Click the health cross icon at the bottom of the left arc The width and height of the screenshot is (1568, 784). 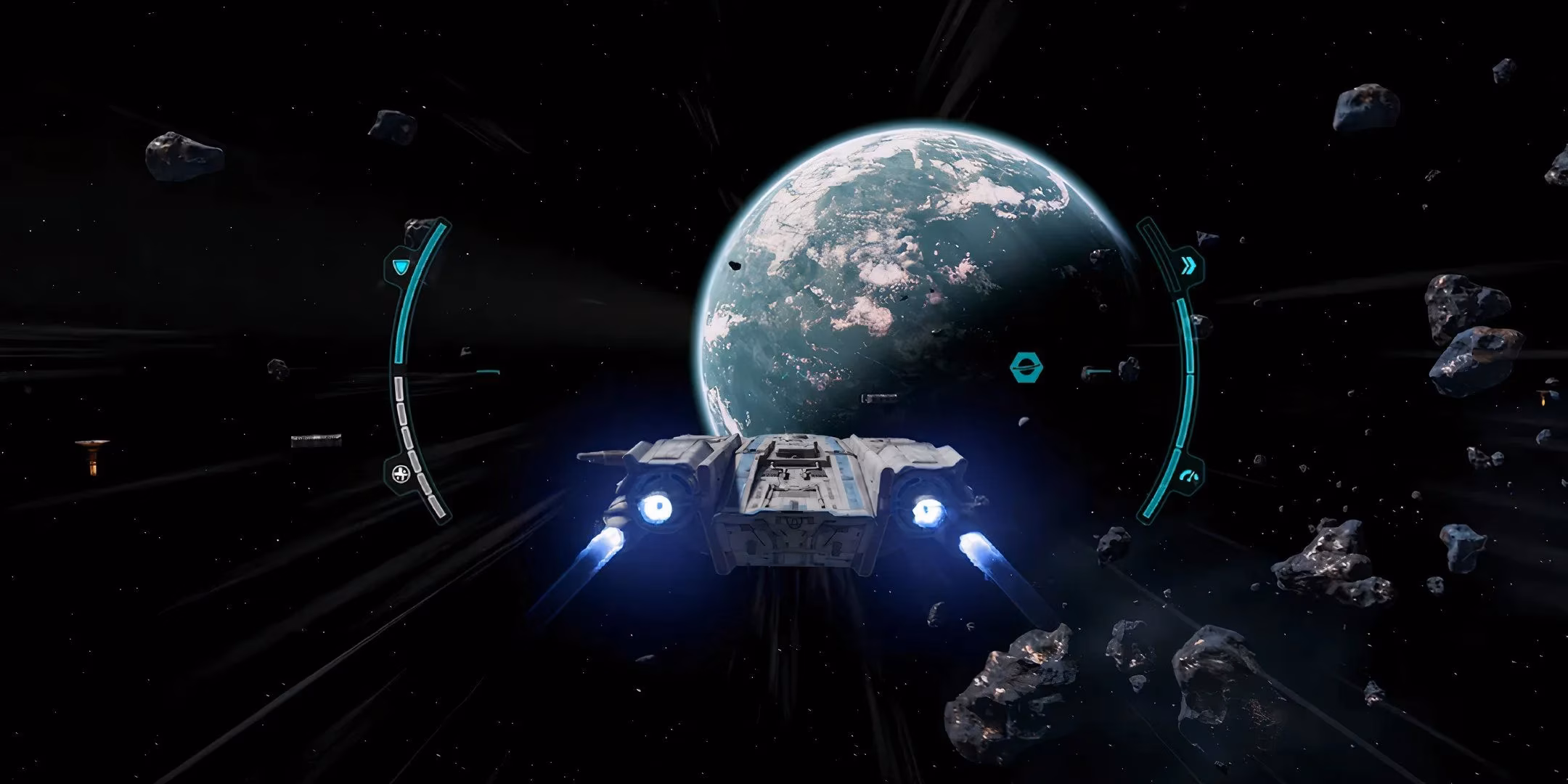coord(401,473)
